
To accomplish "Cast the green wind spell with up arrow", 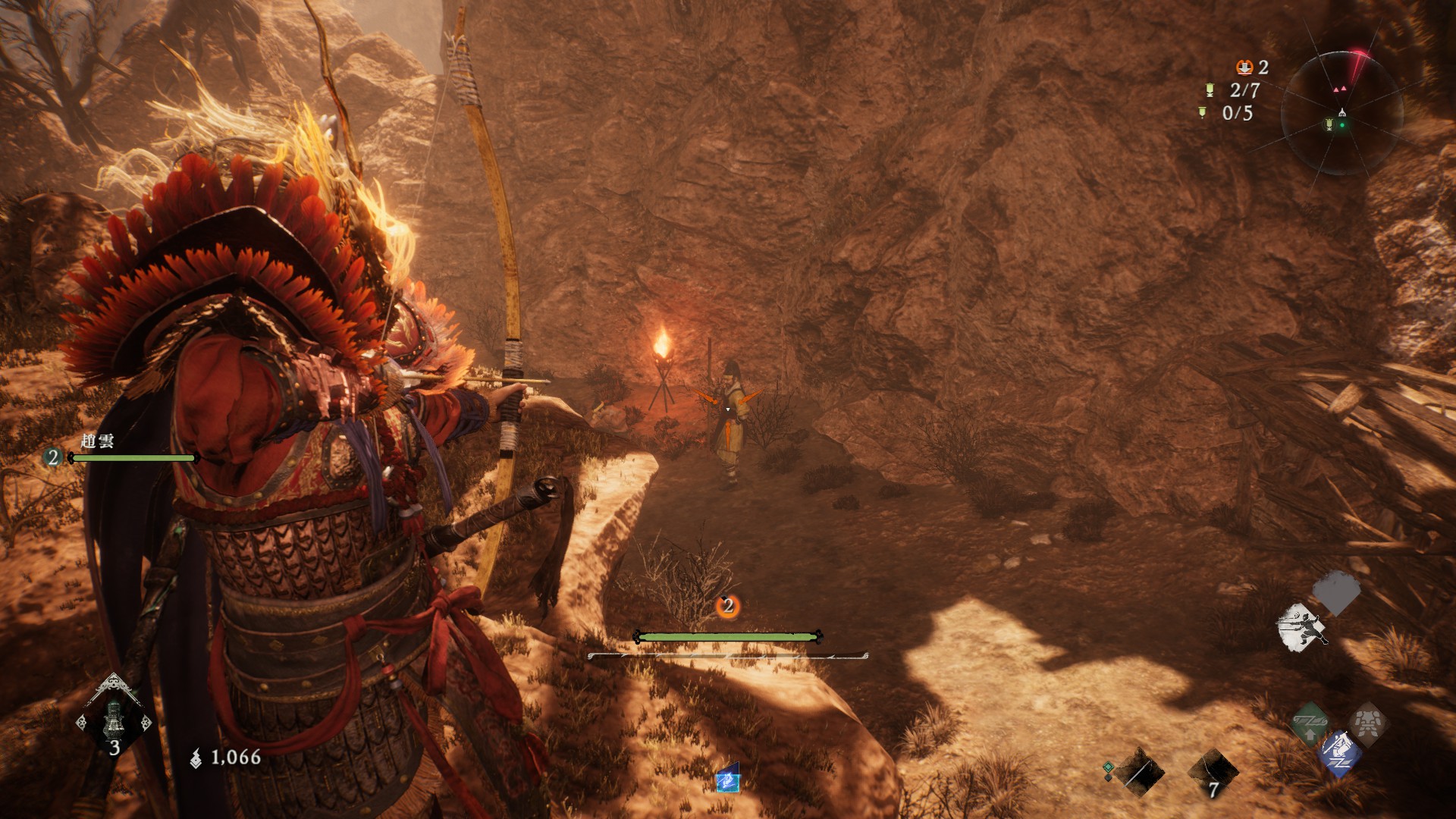I will tap(1310, 723).
